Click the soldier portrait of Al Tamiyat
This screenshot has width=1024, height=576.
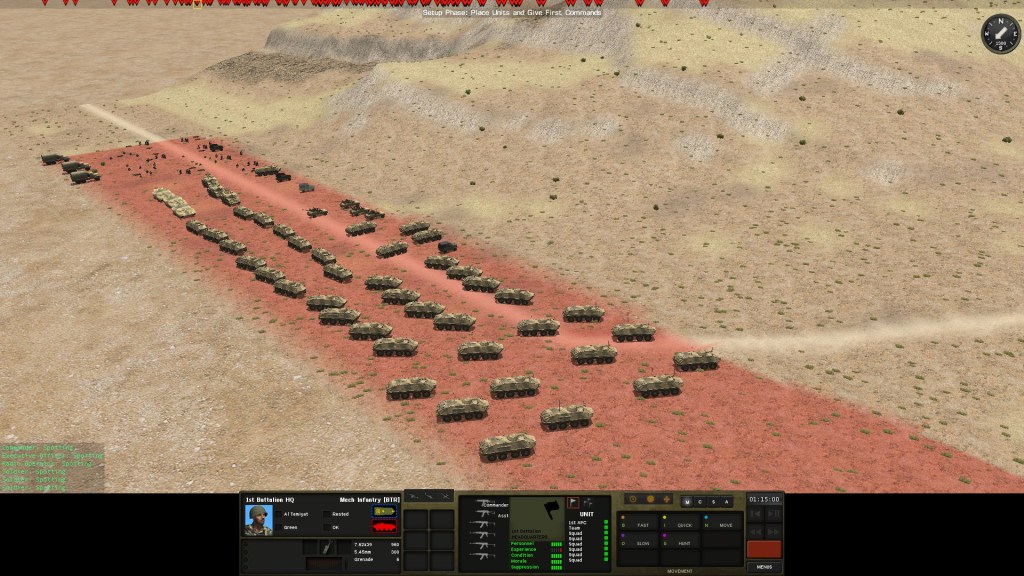click(x=259, y=520)
